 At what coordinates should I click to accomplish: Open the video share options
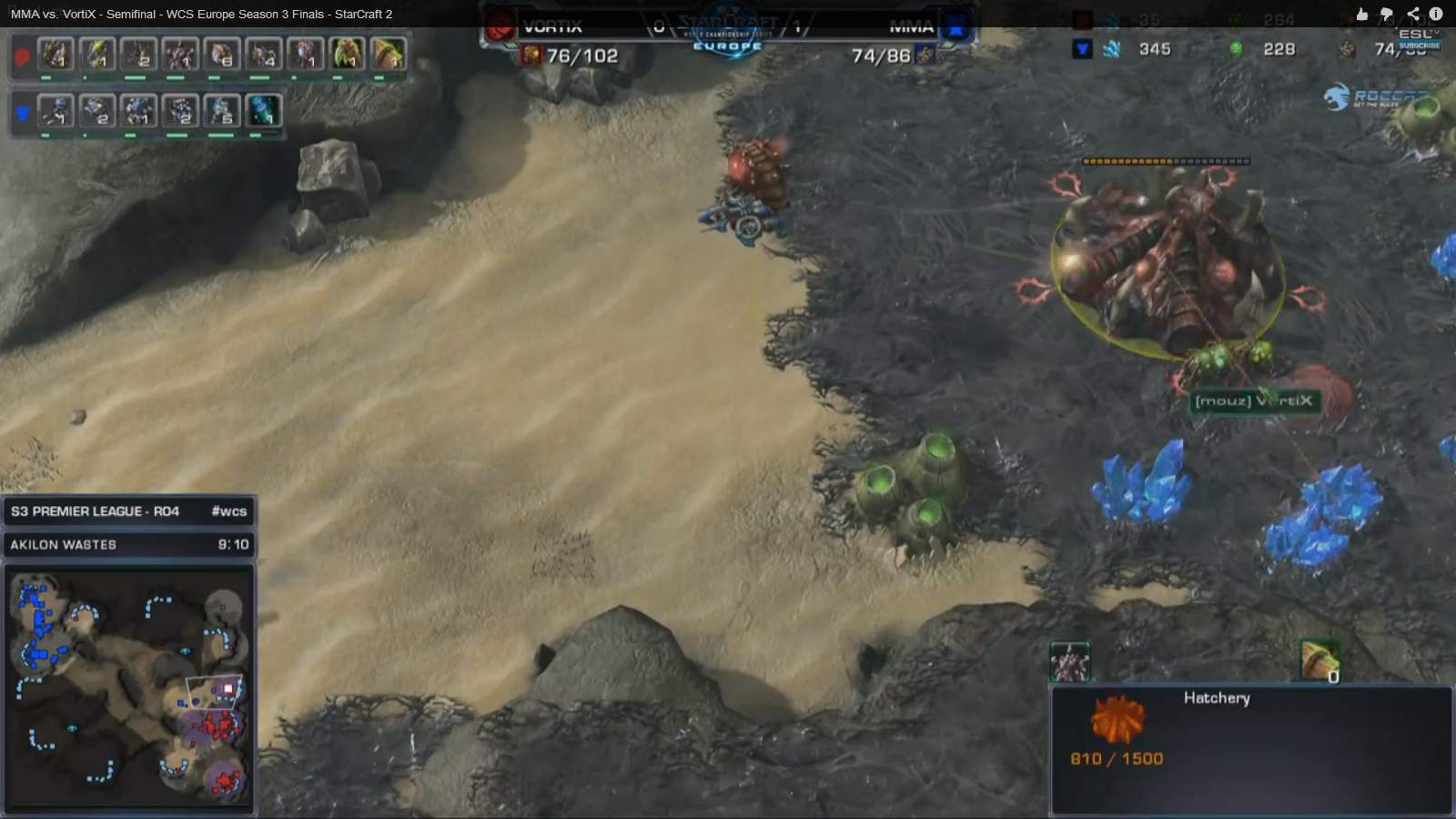pyautogui.click(x=1412, y=14)
